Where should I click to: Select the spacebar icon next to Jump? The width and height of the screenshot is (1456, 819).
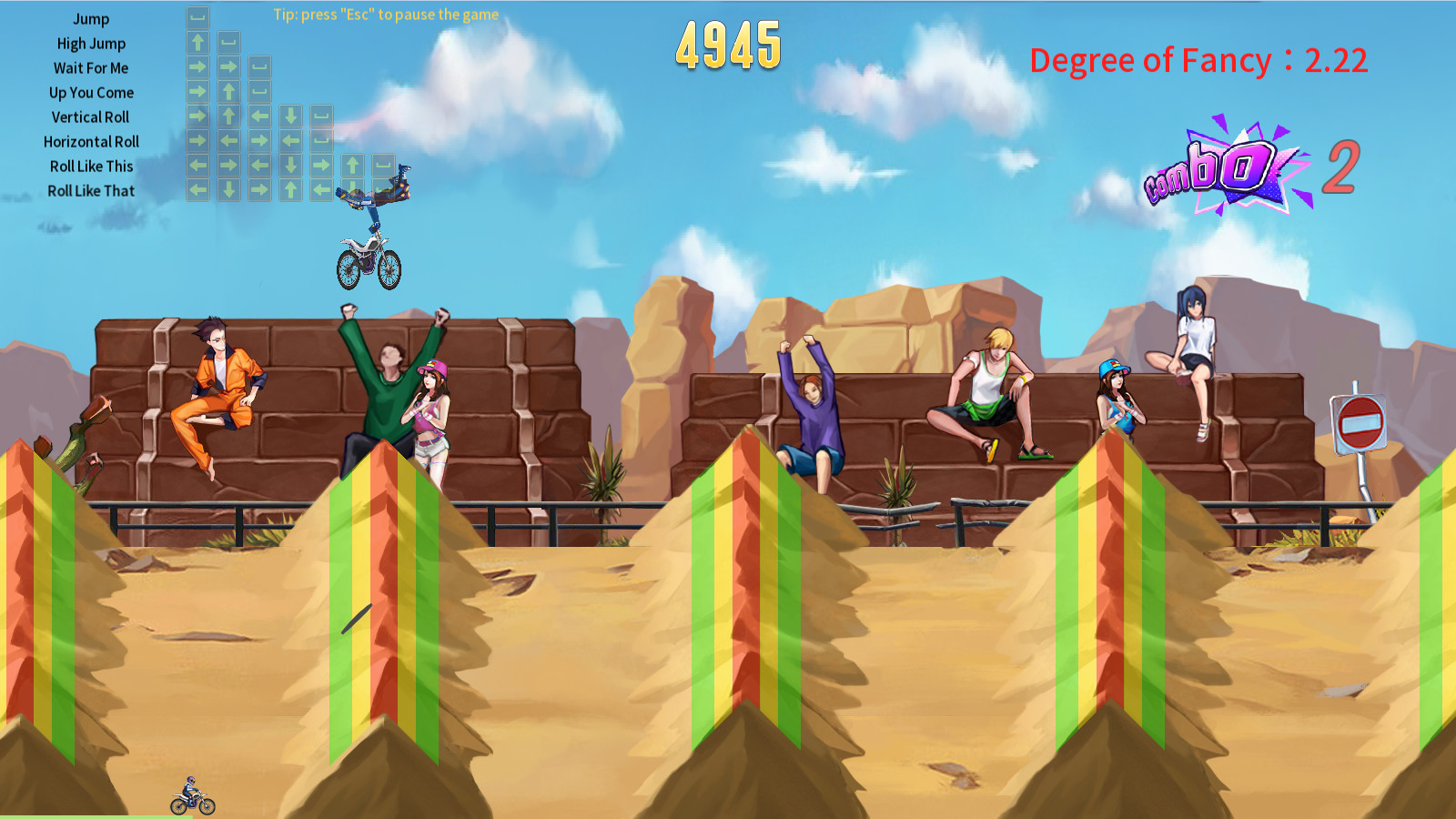coord(198,16)
